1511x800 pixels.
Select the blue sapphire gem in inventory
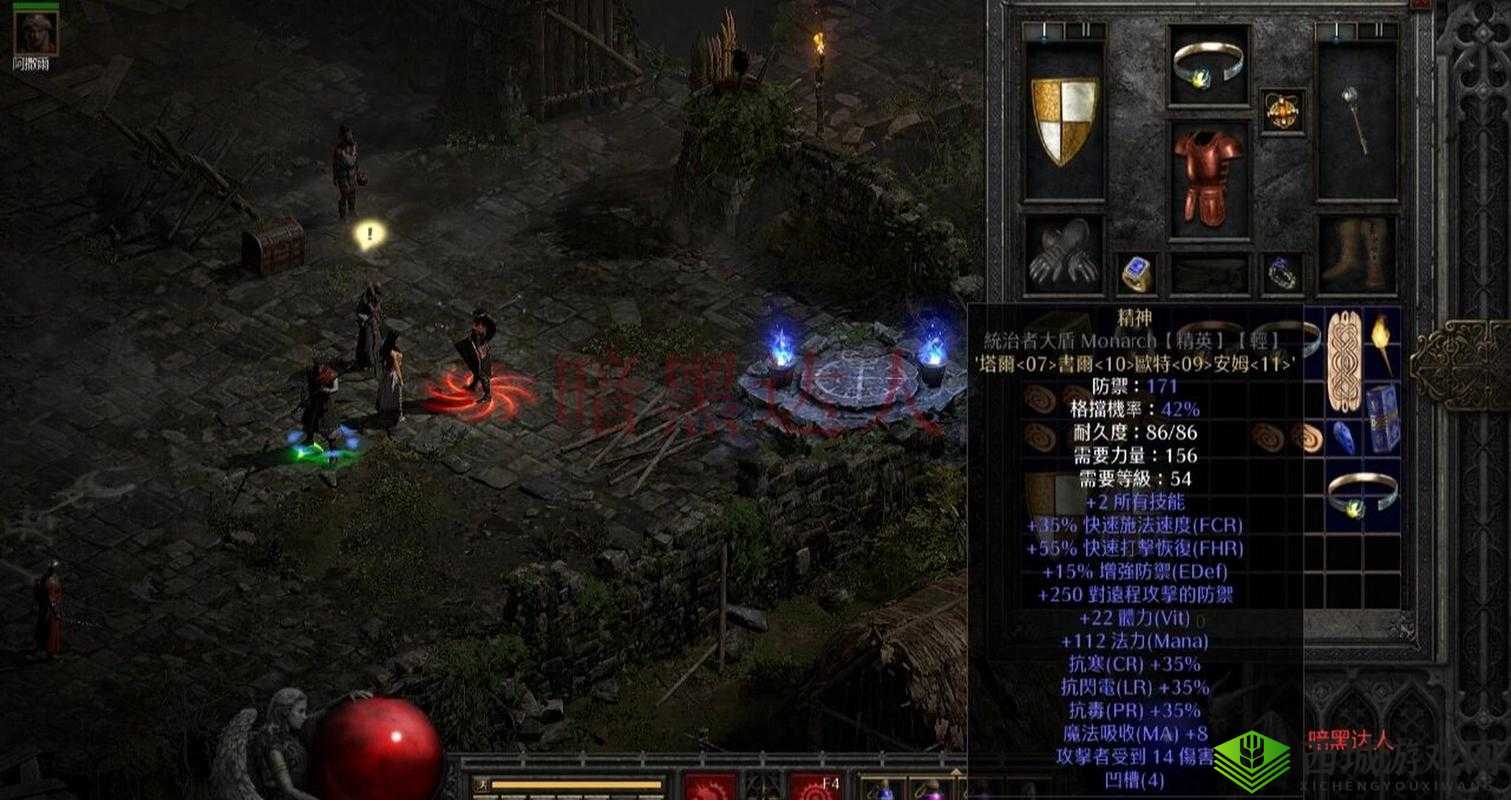point(1344,437)
